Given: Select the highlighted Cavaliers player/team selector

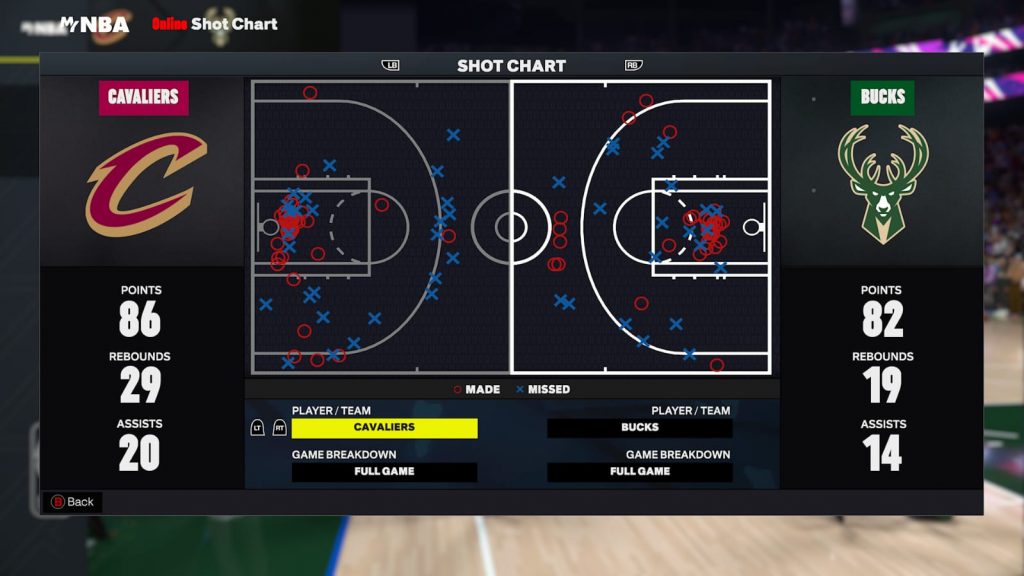Looking at the screenshot, I should (384, 428).
